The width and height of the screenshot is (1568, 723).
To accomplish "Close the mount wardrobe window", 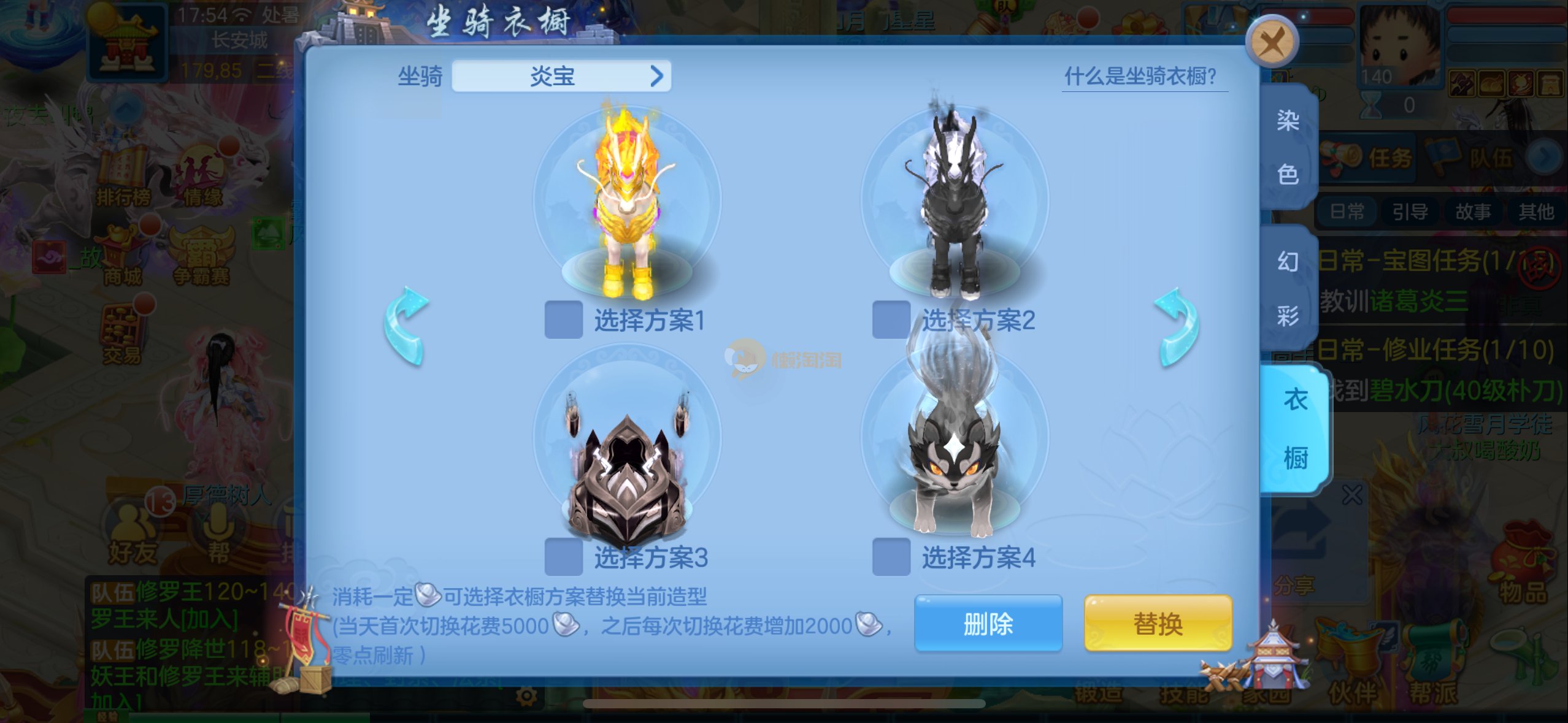I will pyautogui.click(x=1272, y=42).
